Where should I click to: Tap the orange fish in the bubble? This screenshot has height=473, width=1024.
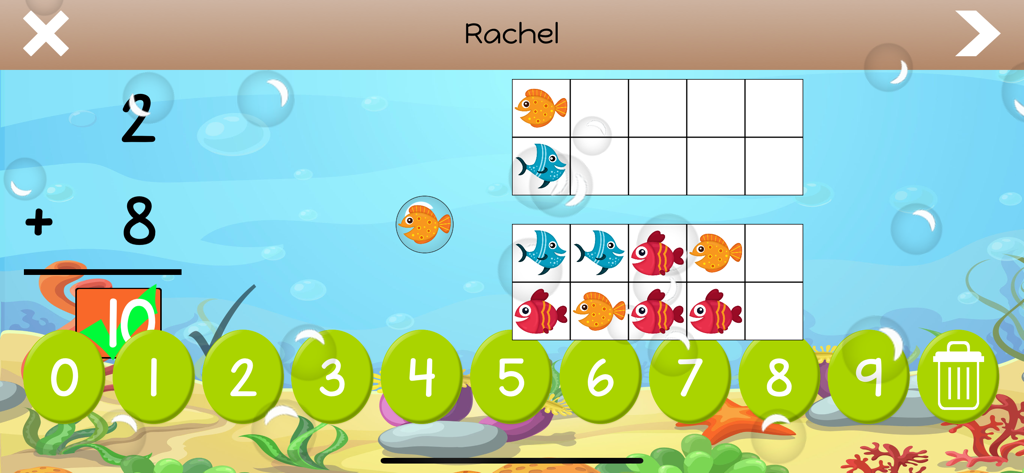coord(424,223)
